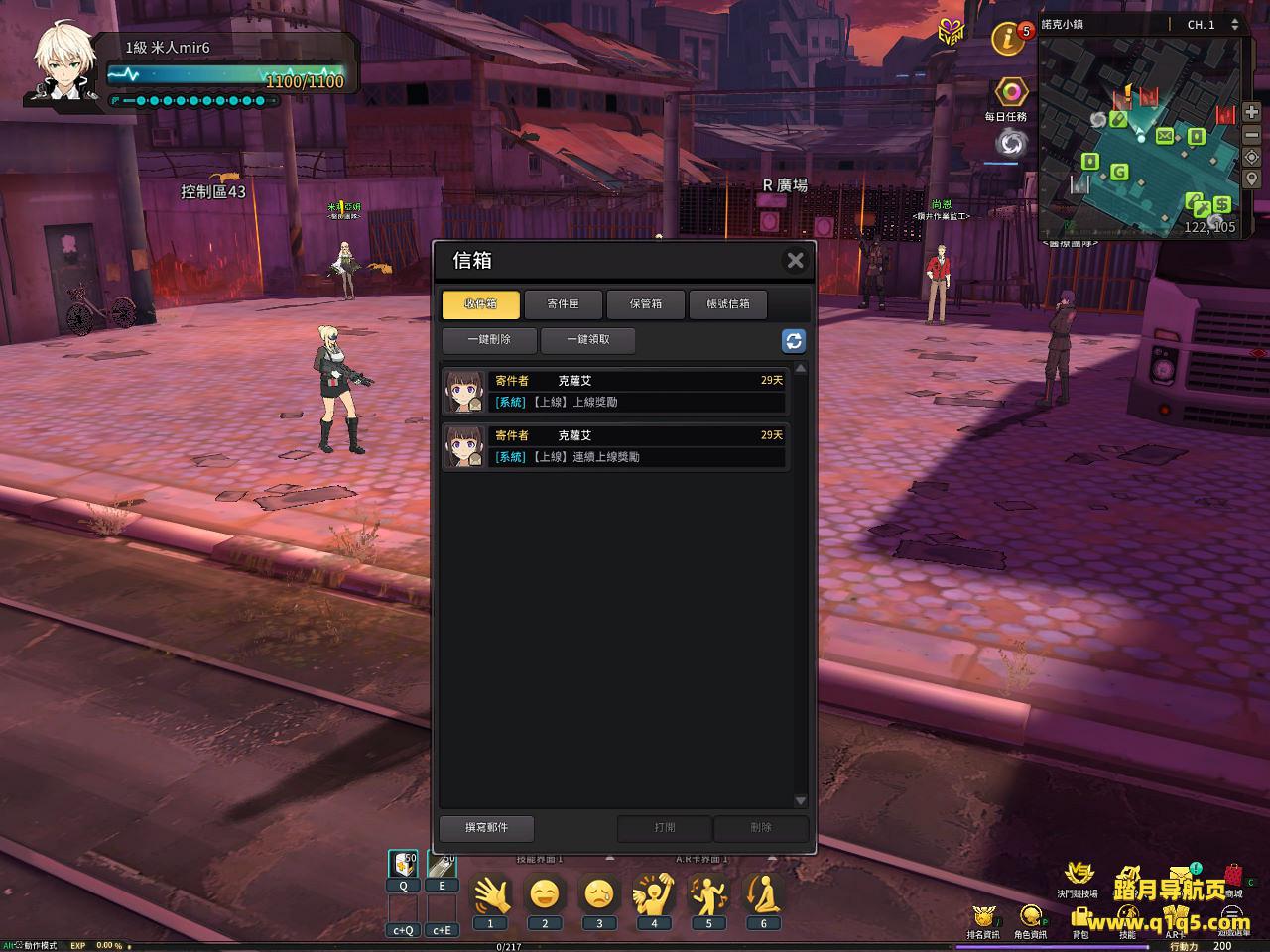Refresh the mailbox list

point(793,341)
